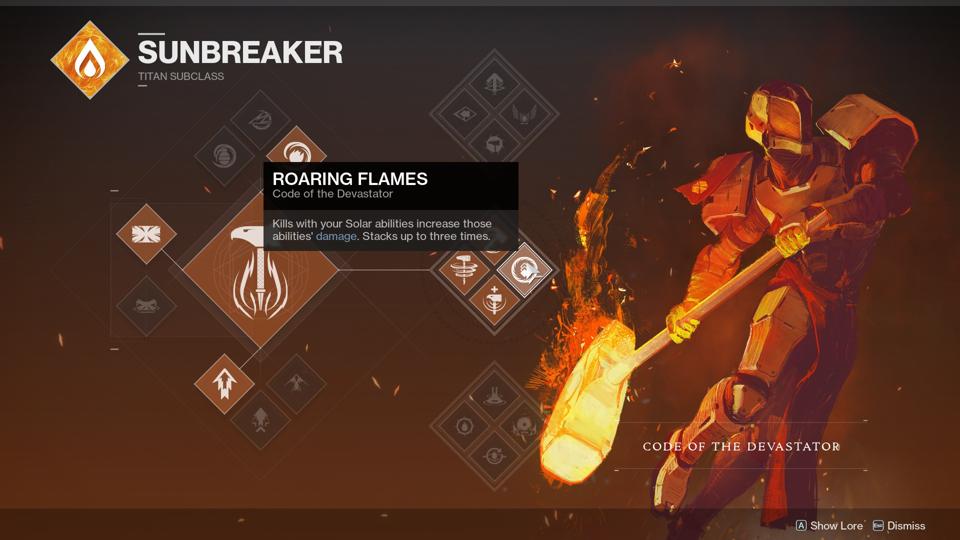Select the active barricade class ability
This screenshot has height=540, width=960.
point(146,235)
